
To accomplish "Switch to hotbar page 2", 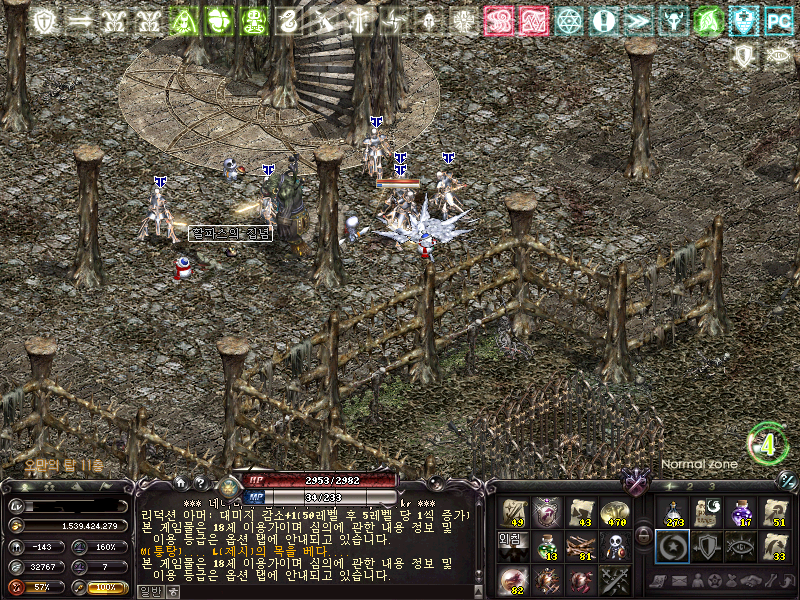I will pos(688,486).
